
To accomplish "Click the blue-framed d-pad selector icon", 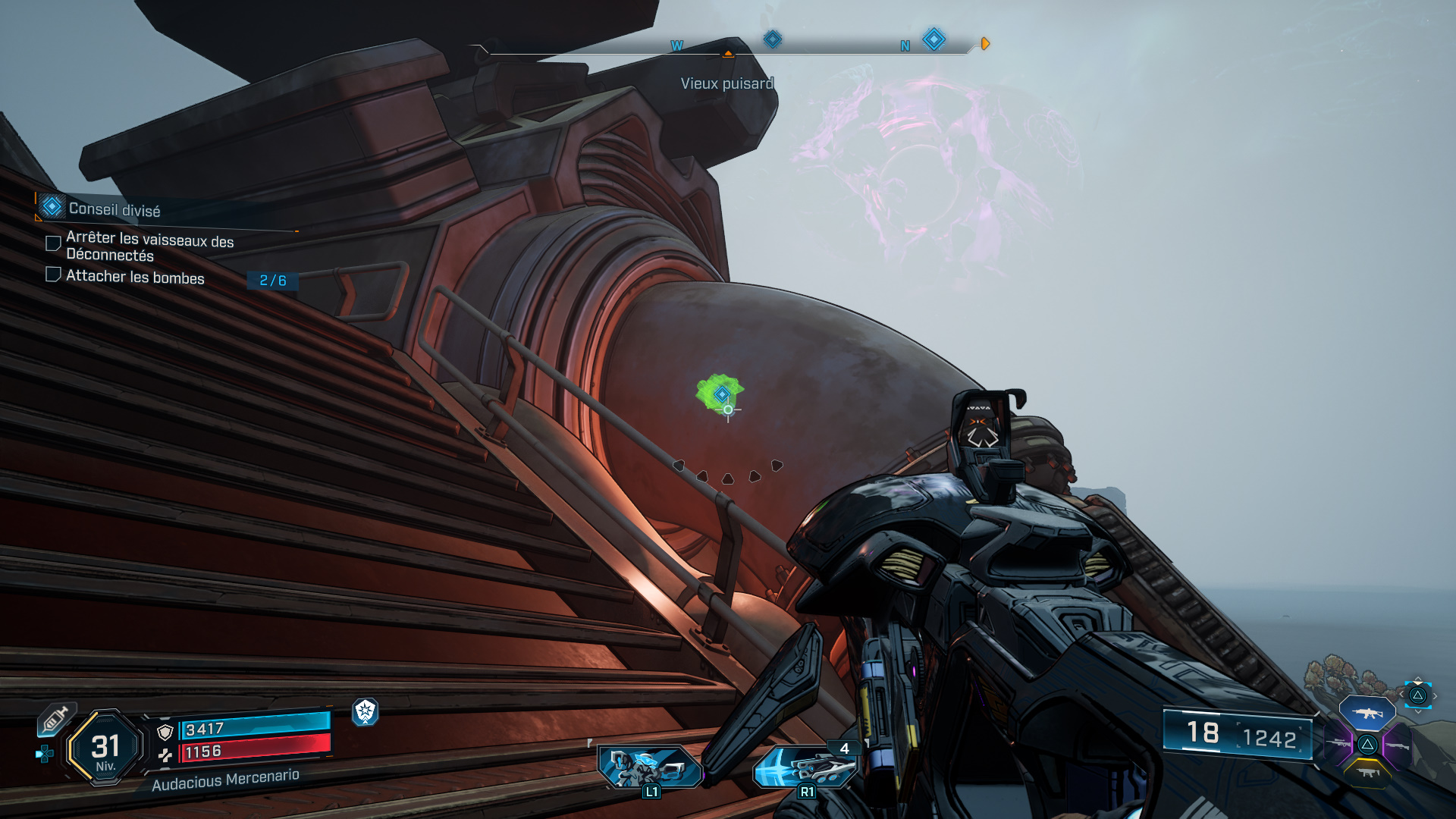I will click(x=1417, y=695).
